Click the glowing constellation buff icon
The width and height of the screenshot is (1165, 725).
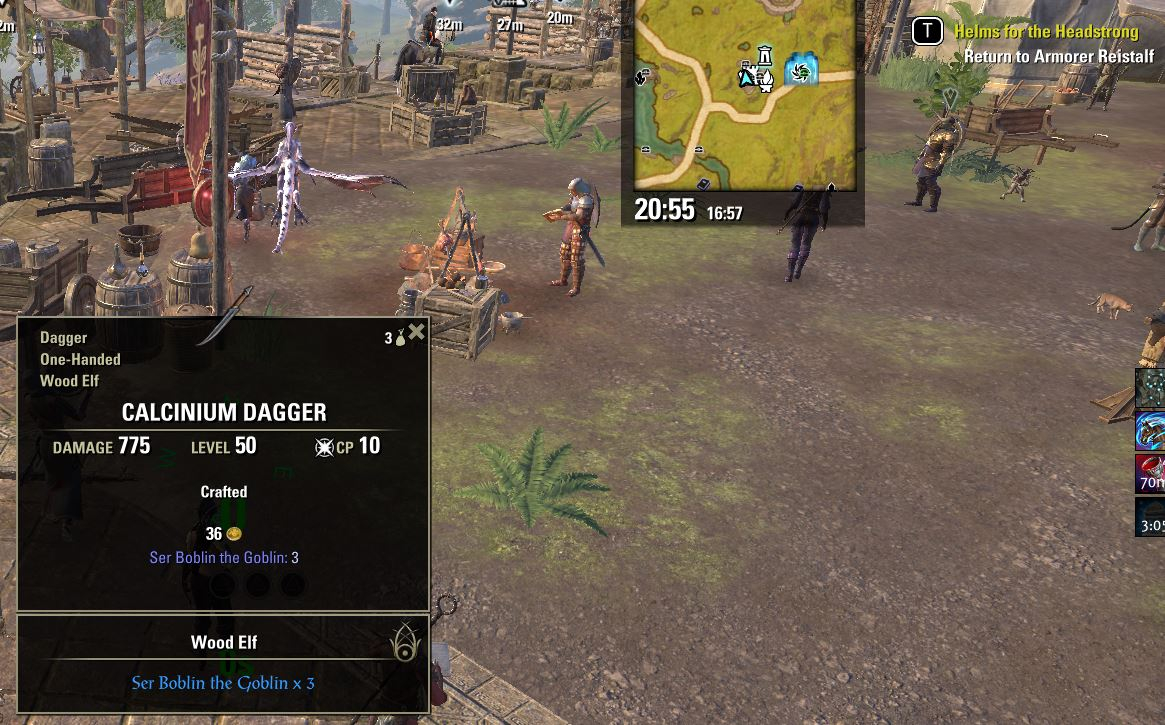[1151, 388]
